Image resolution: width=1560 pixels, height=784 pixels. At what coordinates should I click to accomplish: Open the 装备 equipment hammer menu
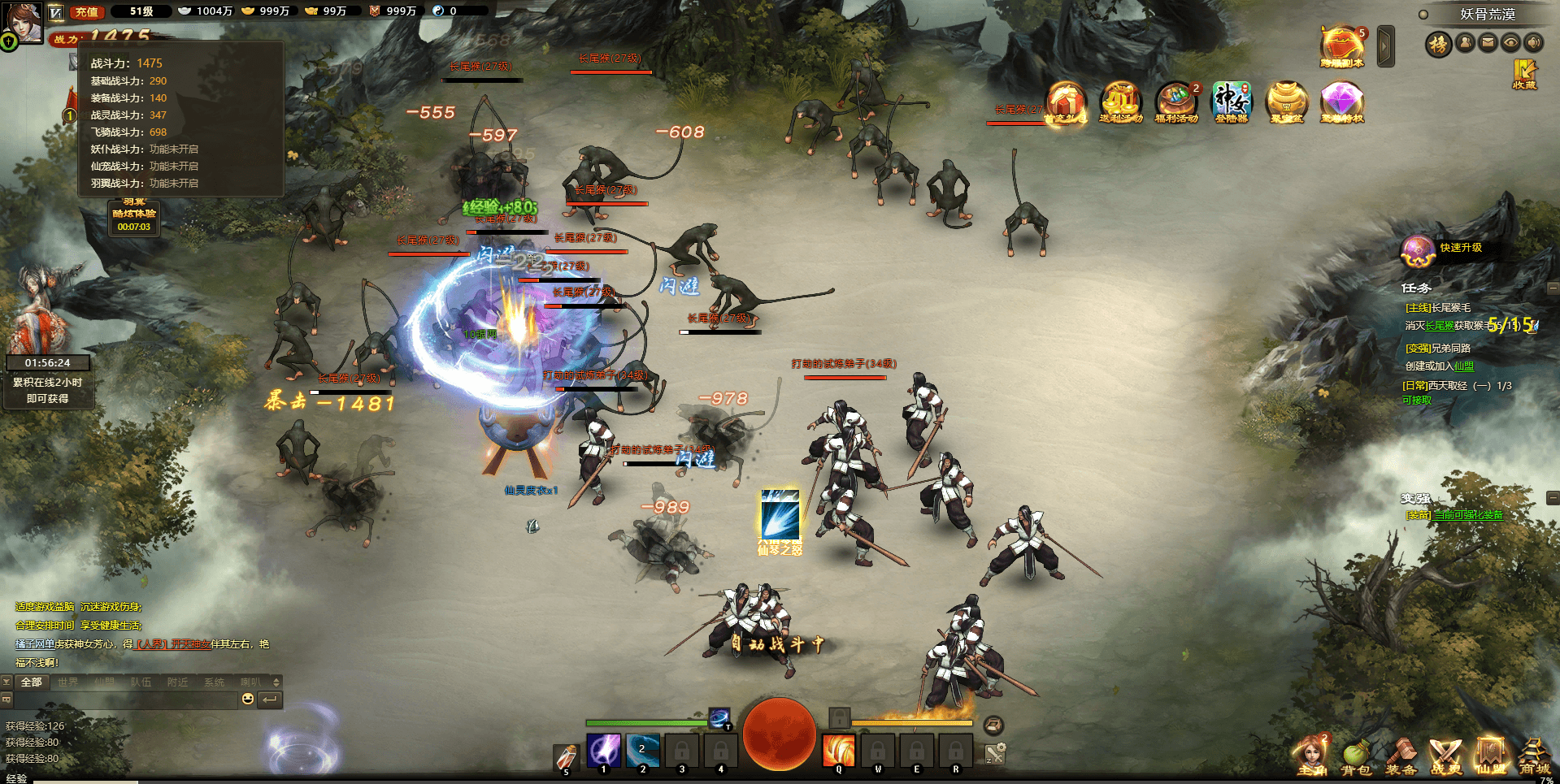[1401, 759]
